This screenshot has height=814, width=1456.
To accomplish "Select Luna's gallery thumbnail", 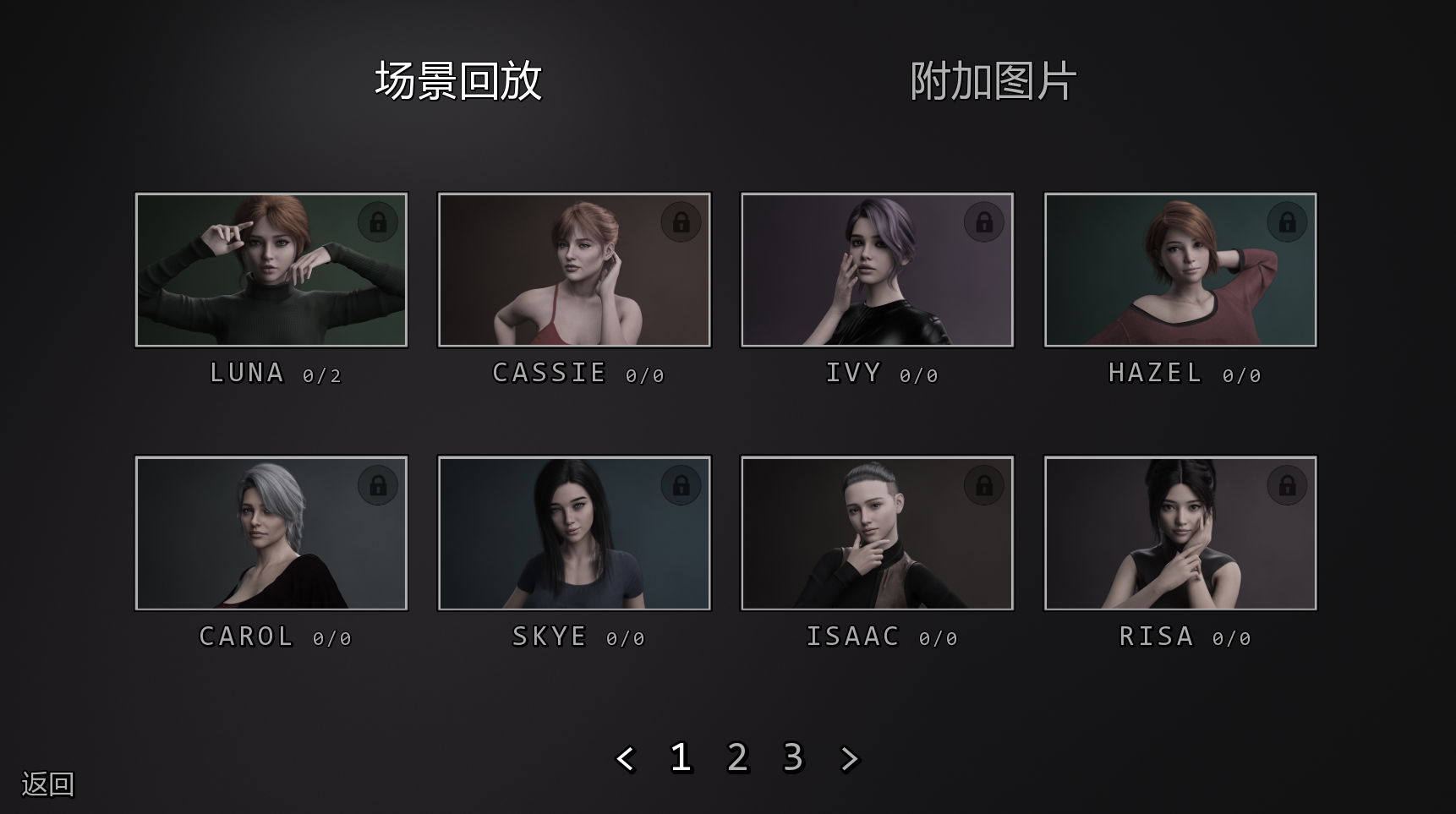I will pos(271,270).
